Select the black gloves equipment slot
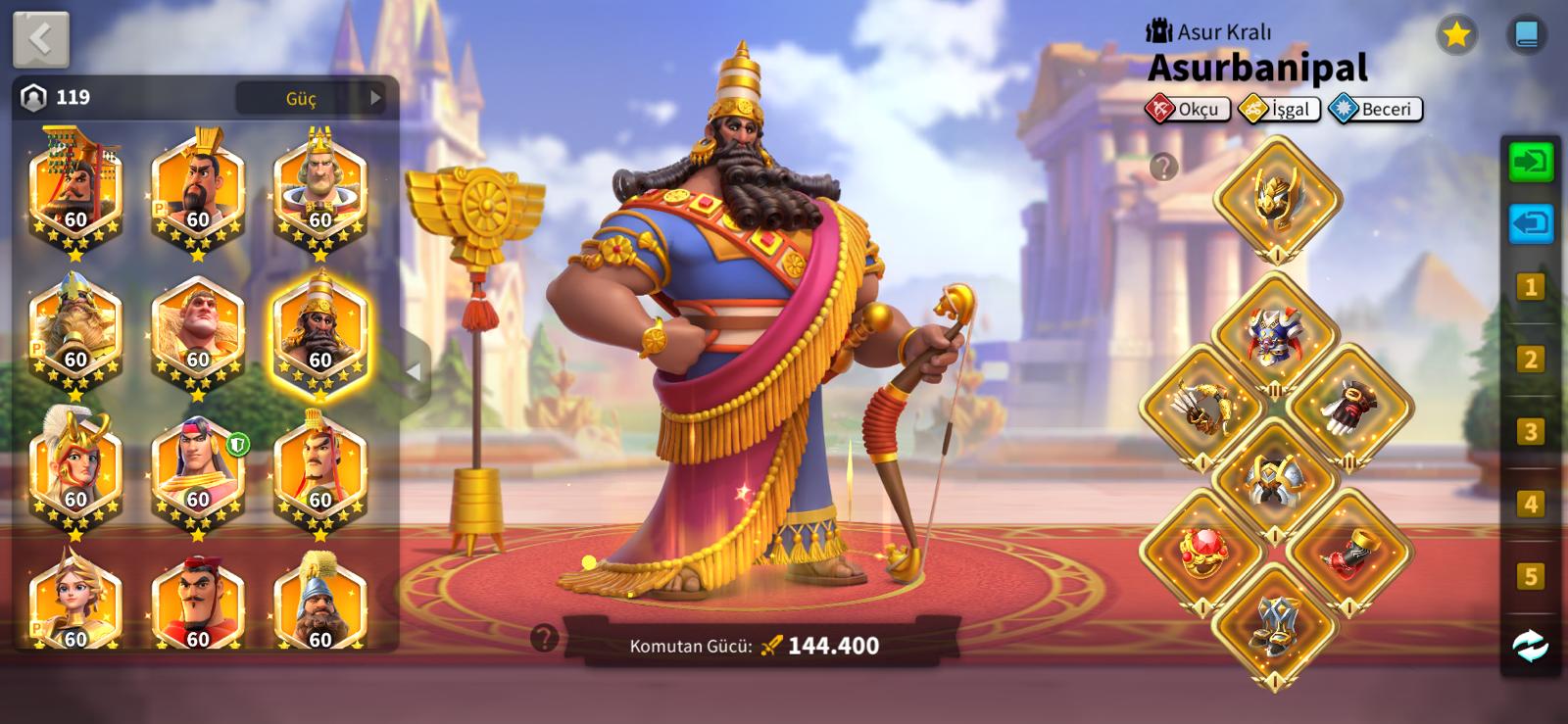The image size is (1568, 724). click(1348, 408)
